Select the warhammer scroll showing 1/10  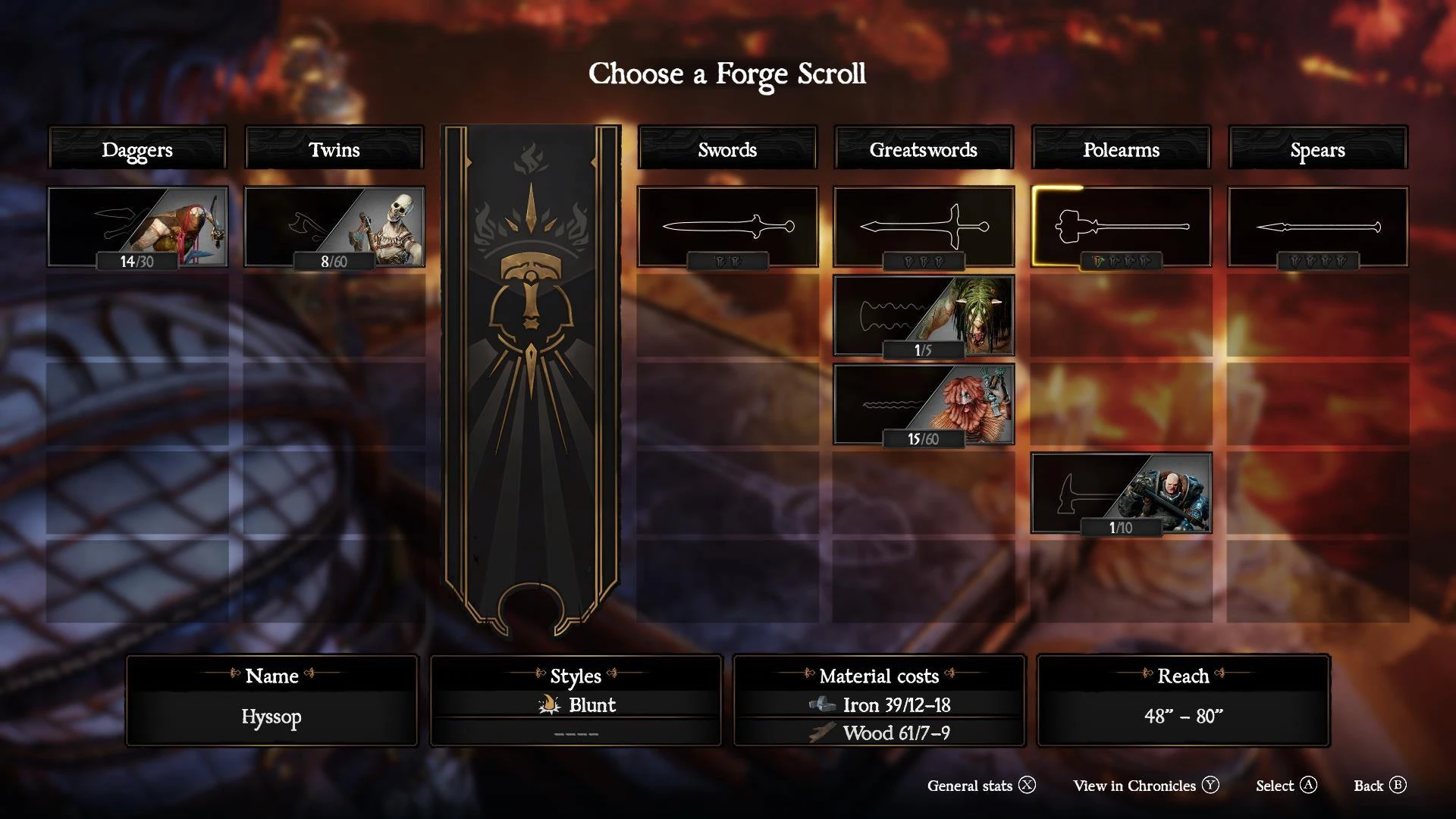(x=1121, y=493)
